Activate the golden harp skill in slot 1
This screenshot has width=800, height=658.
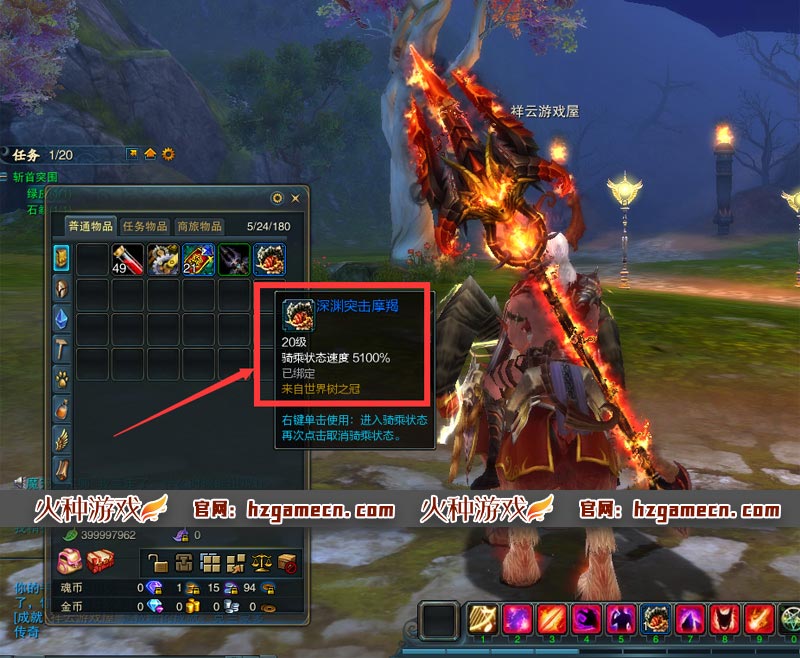pyautogui.click(x=483, y=620)
